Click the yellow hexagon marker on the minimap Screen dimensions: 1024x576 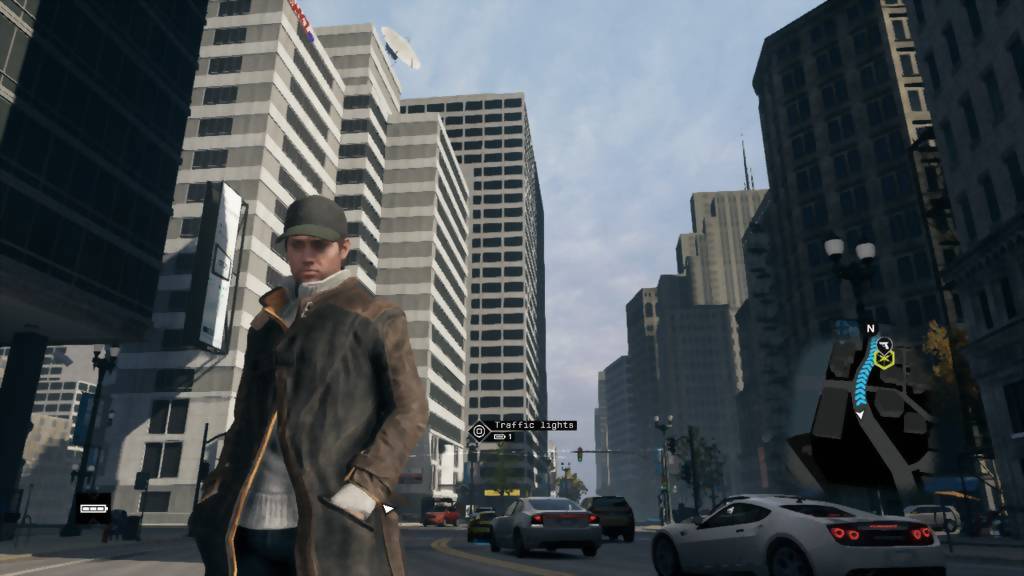click(x=884, y=358)
